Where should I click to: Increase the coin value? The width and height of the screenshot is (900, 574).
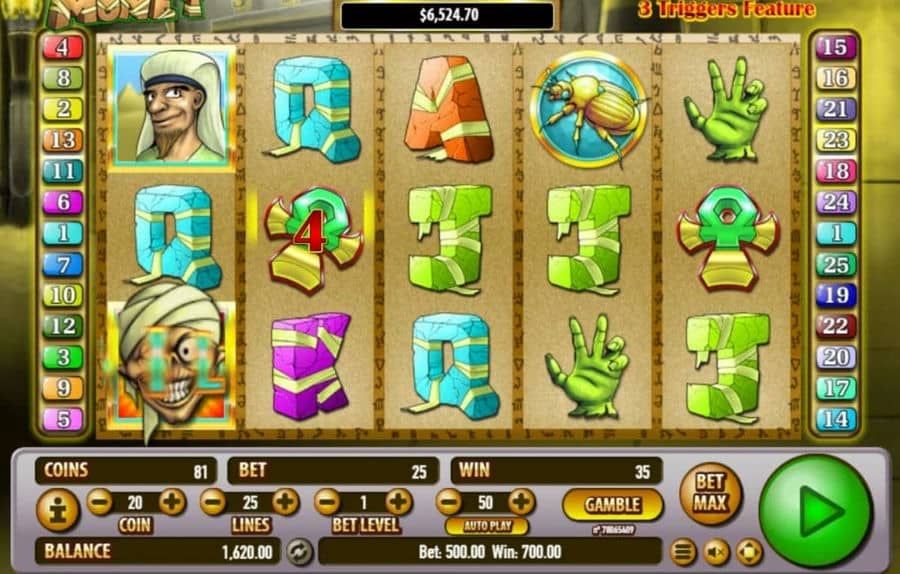pyautogui.click(x=172, y=502)
